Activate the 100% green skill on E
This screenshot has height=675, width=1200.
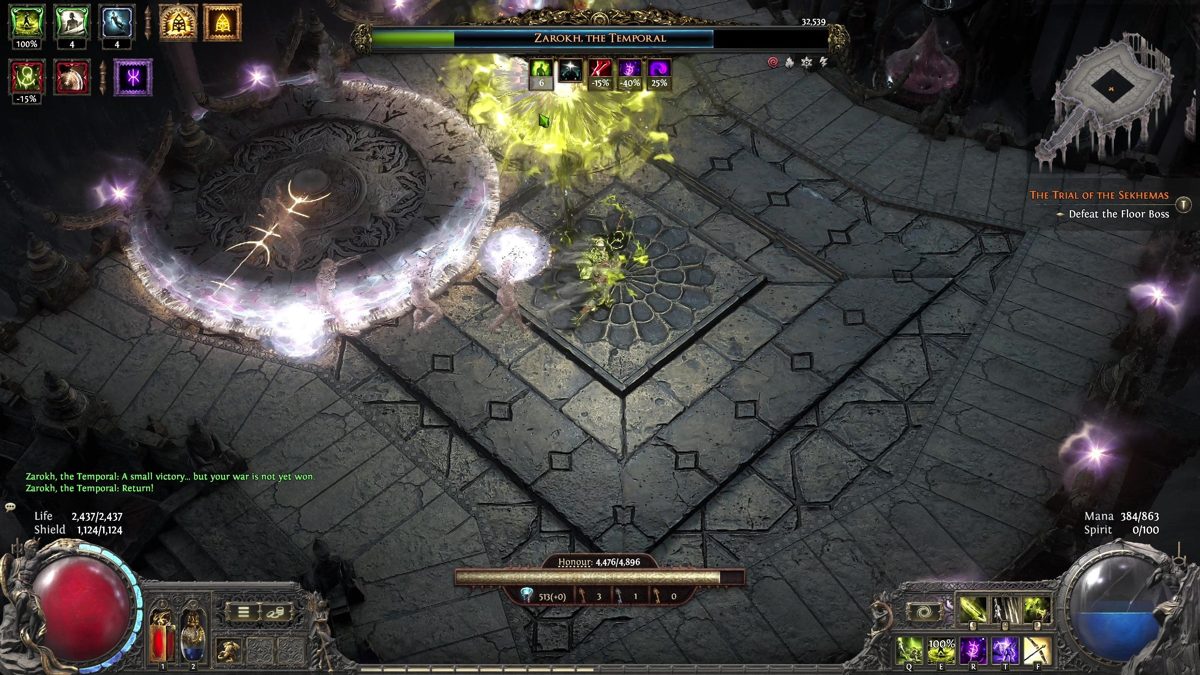(941, 650)
